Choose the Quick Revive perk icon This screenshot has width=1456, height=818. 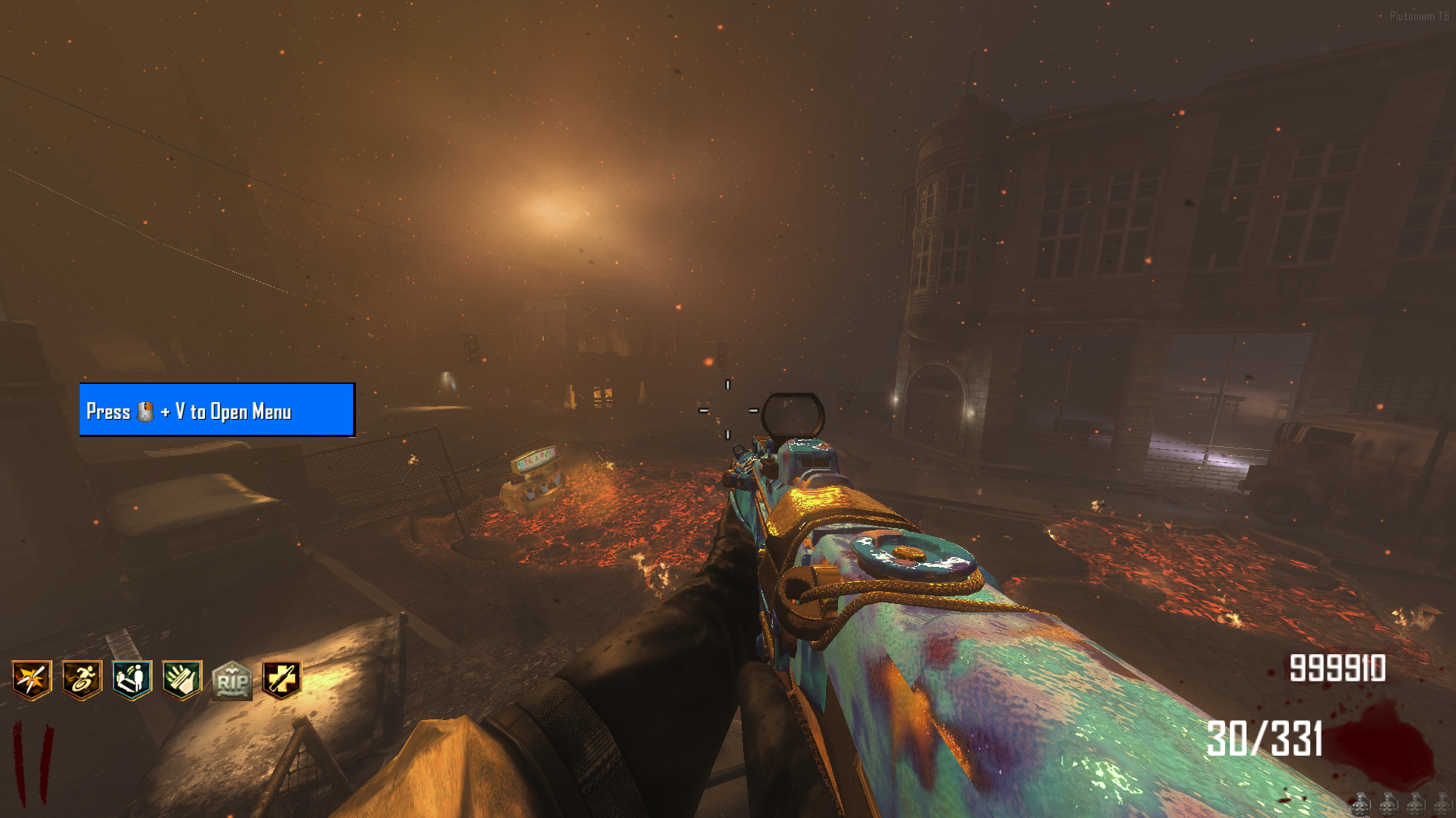(x=132, y=679)
